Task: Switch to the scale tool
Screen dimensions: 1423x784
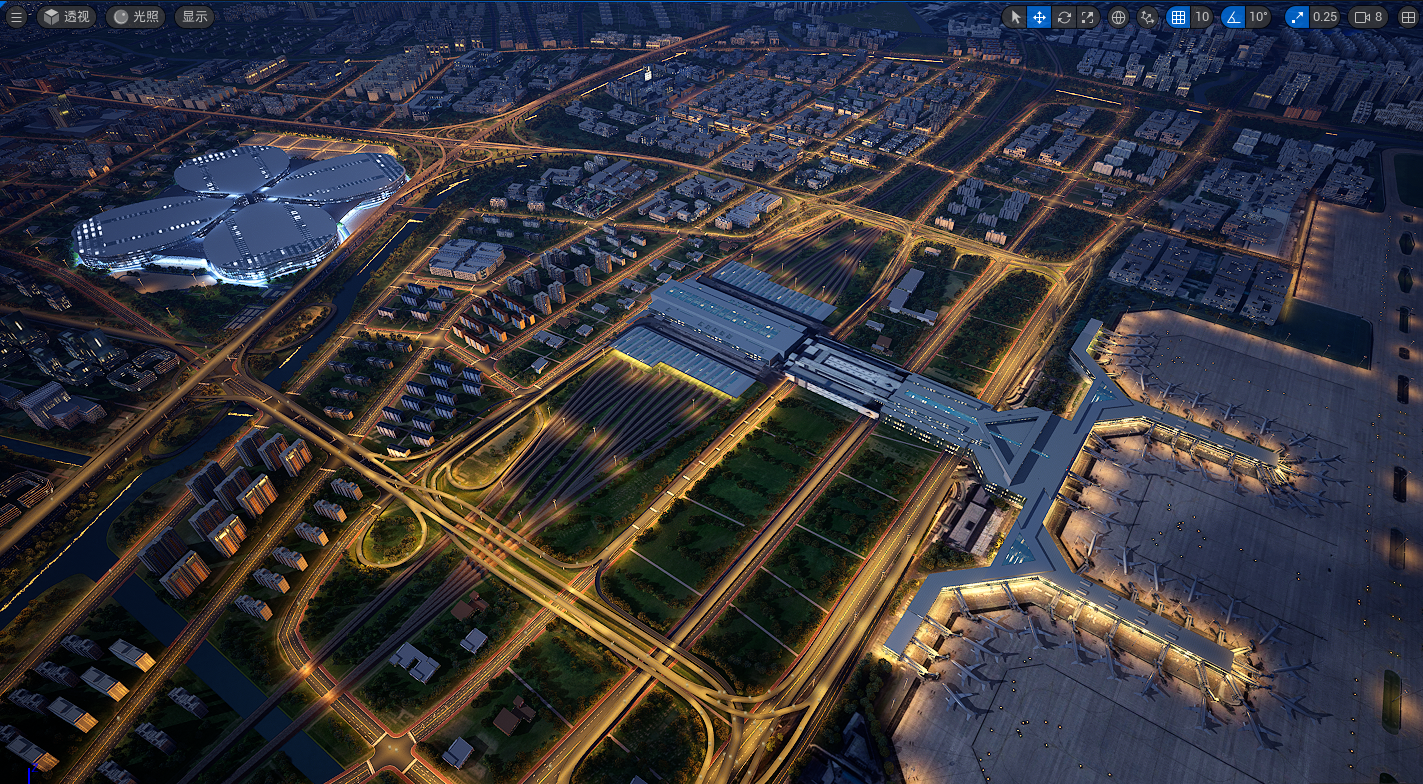Action: pyautogui.click(x=1088, y=17)
